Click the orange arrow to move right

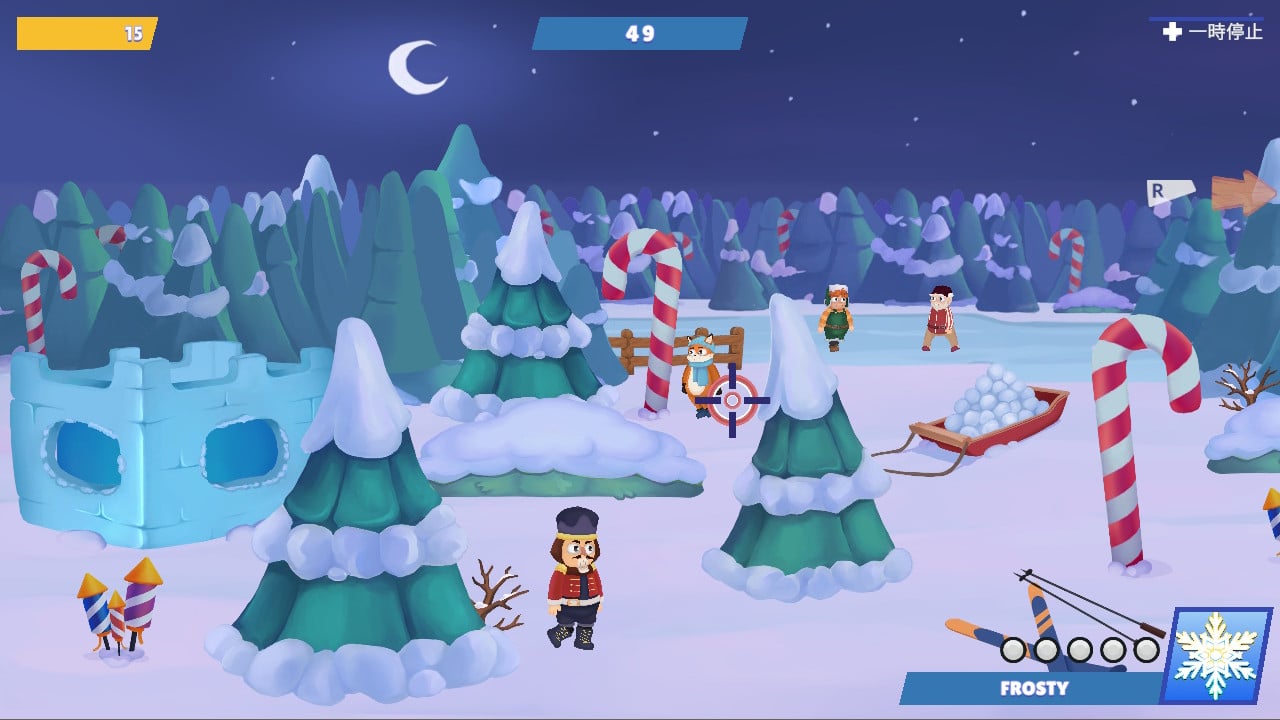click(x=1241, y=192)
